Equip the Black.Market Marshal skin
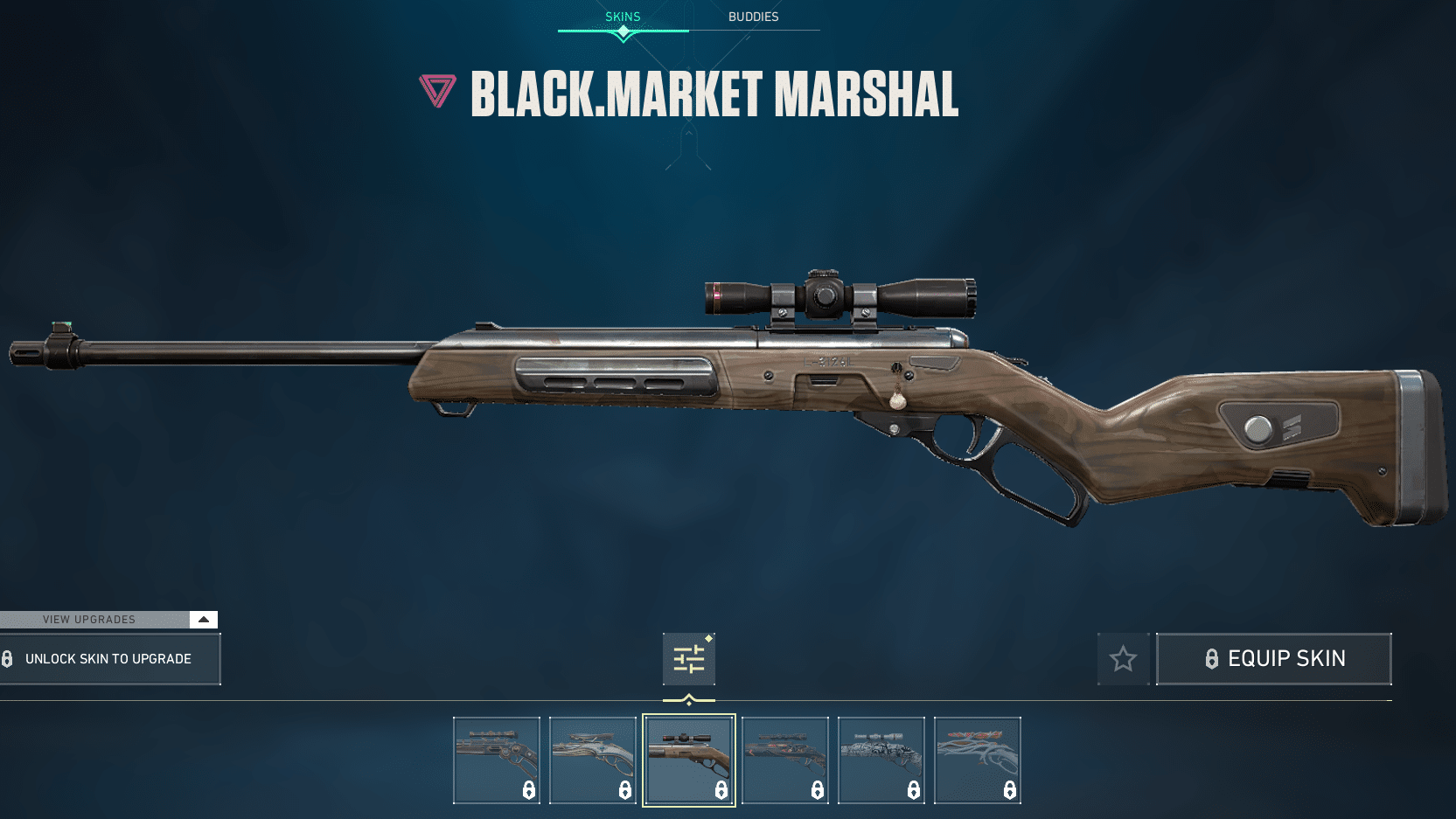Image resolution: width=1456 pixels, height=819 pixels. [1274, 659]
